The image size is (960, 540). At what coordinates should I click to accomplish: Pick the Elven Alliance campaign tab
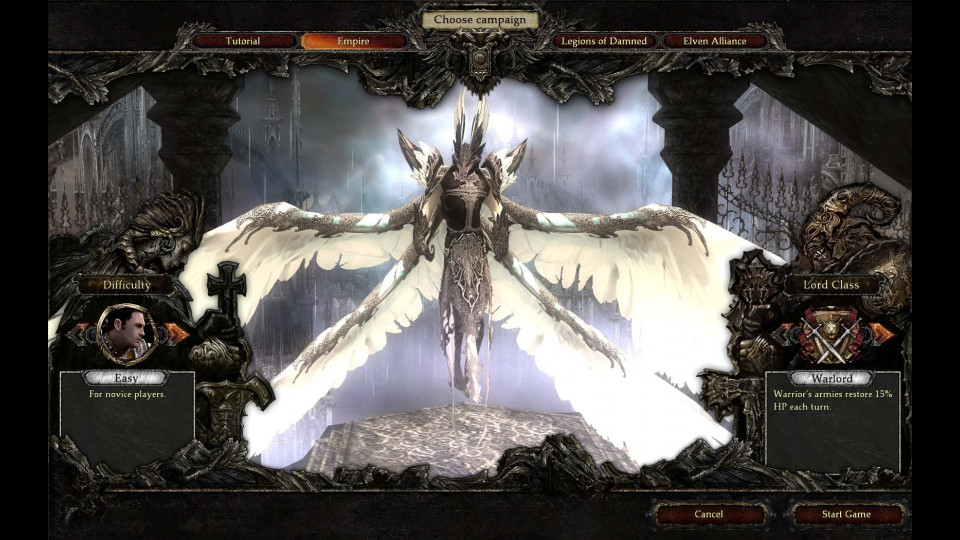coord(715,41)
